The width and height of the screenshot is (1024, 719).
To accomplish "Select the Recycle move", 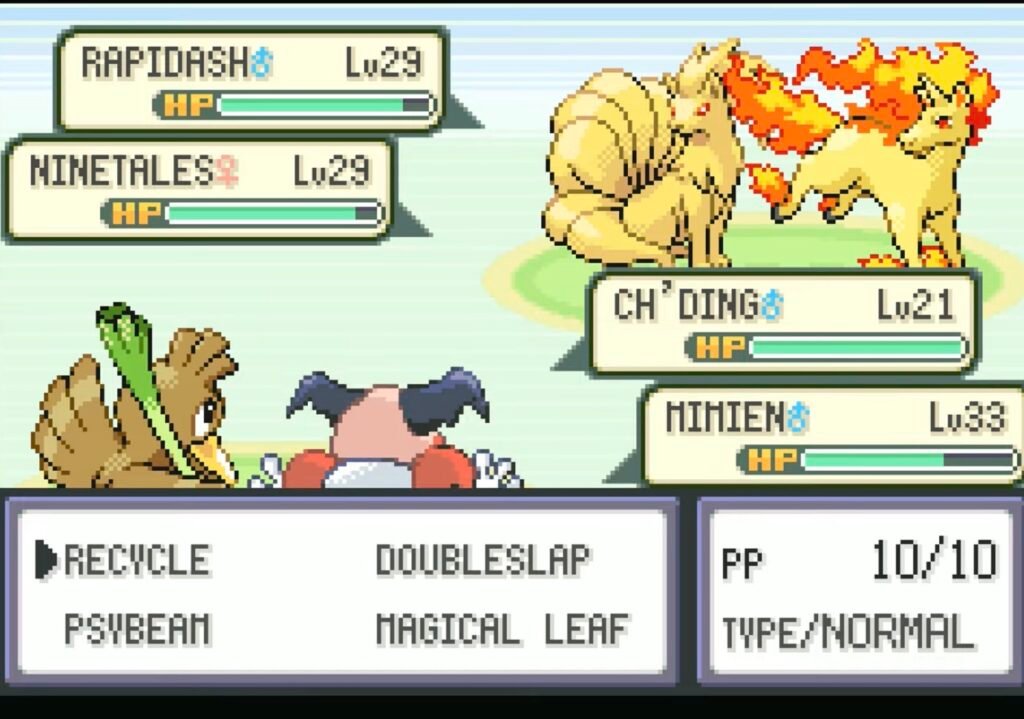I will click(137, 560).
